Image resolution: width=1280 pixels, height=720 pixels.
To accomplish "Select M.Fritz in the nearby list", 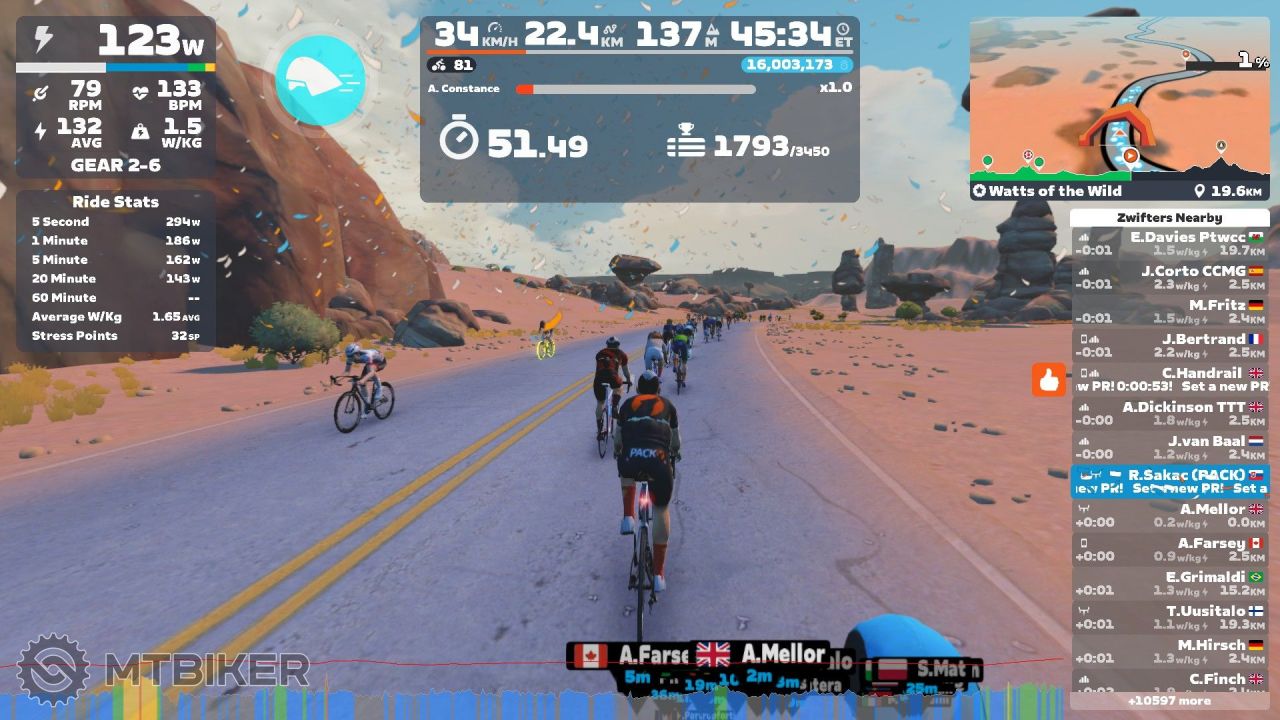I will 1169,312.
